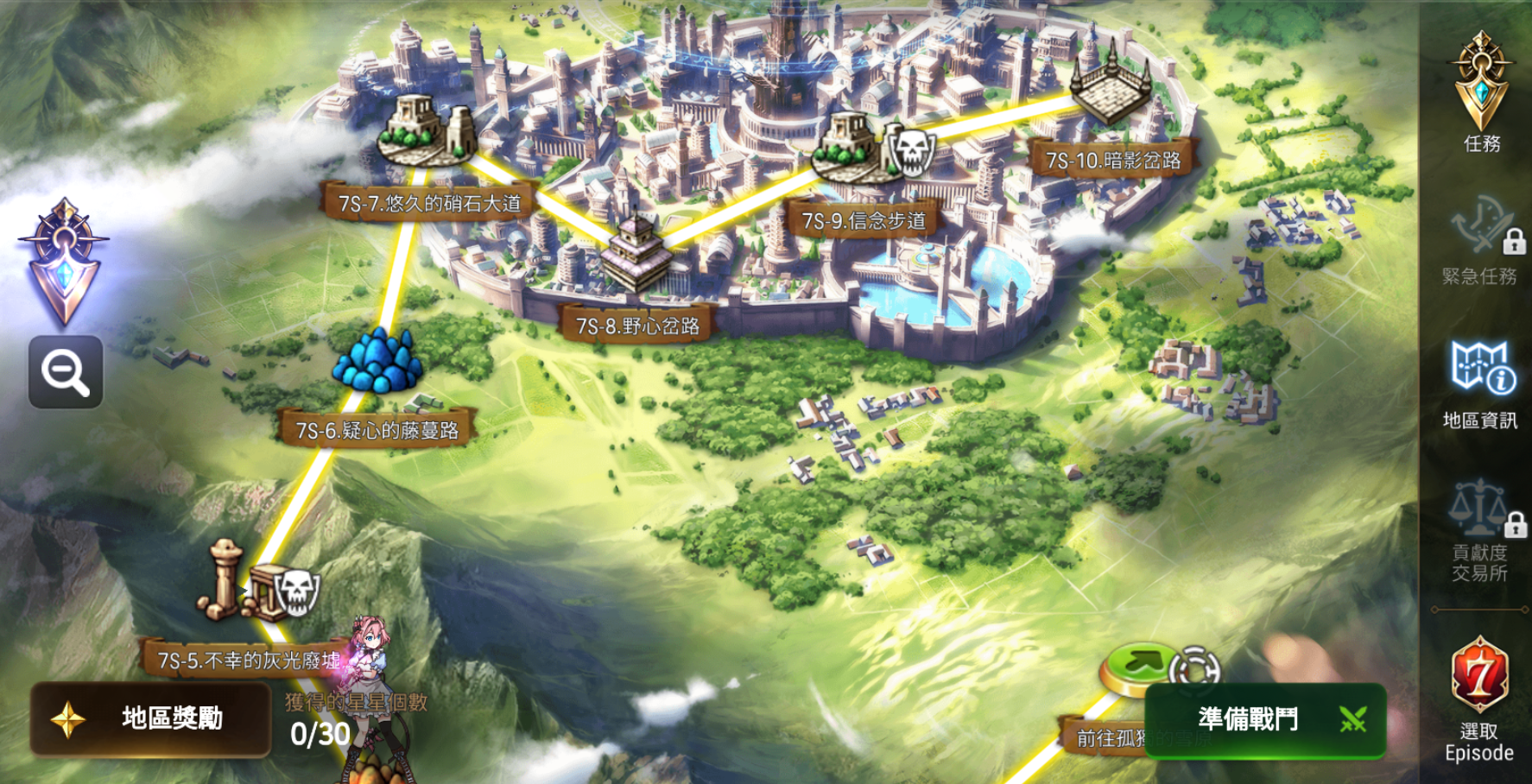Start battle with 準備戰鬥 button
Viewport: 1532px width, 784px height.
[1265, 719]
